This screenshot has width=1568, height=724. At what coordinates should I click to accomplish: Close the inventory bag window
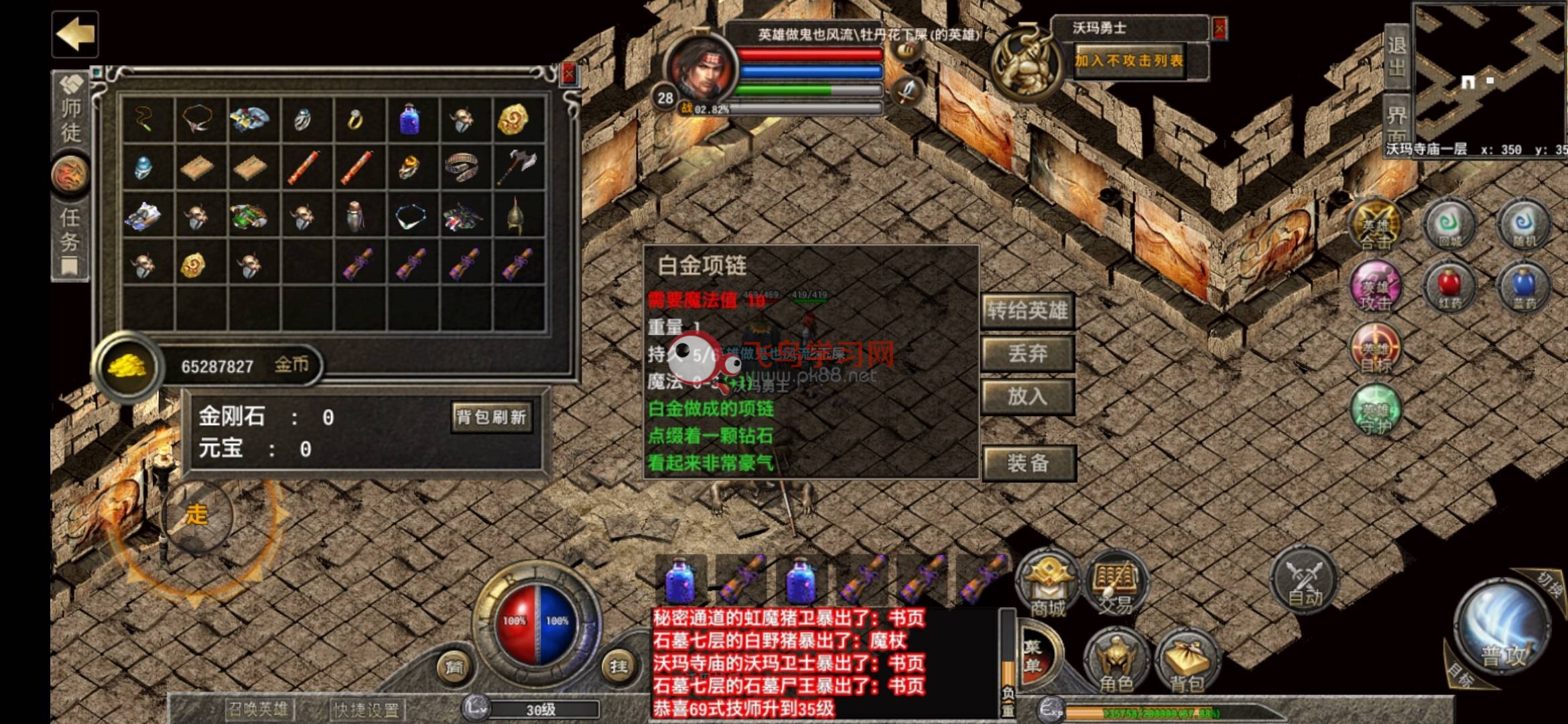(569, 73)
